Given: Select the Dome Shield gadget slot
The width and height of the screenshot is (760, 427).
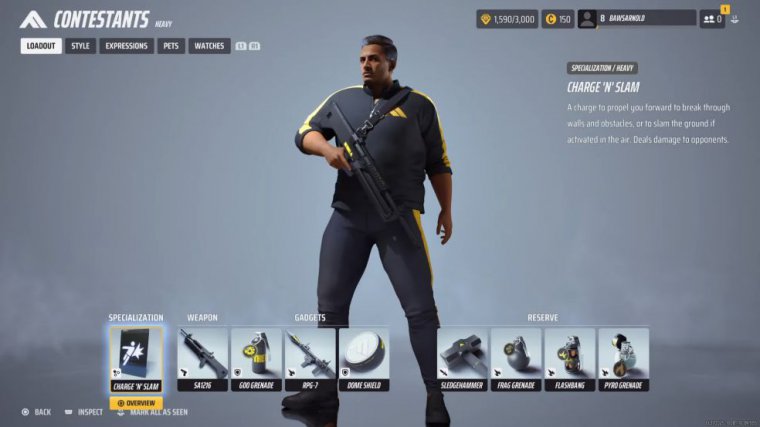Looking at the screenshot, I should (363, 357).
